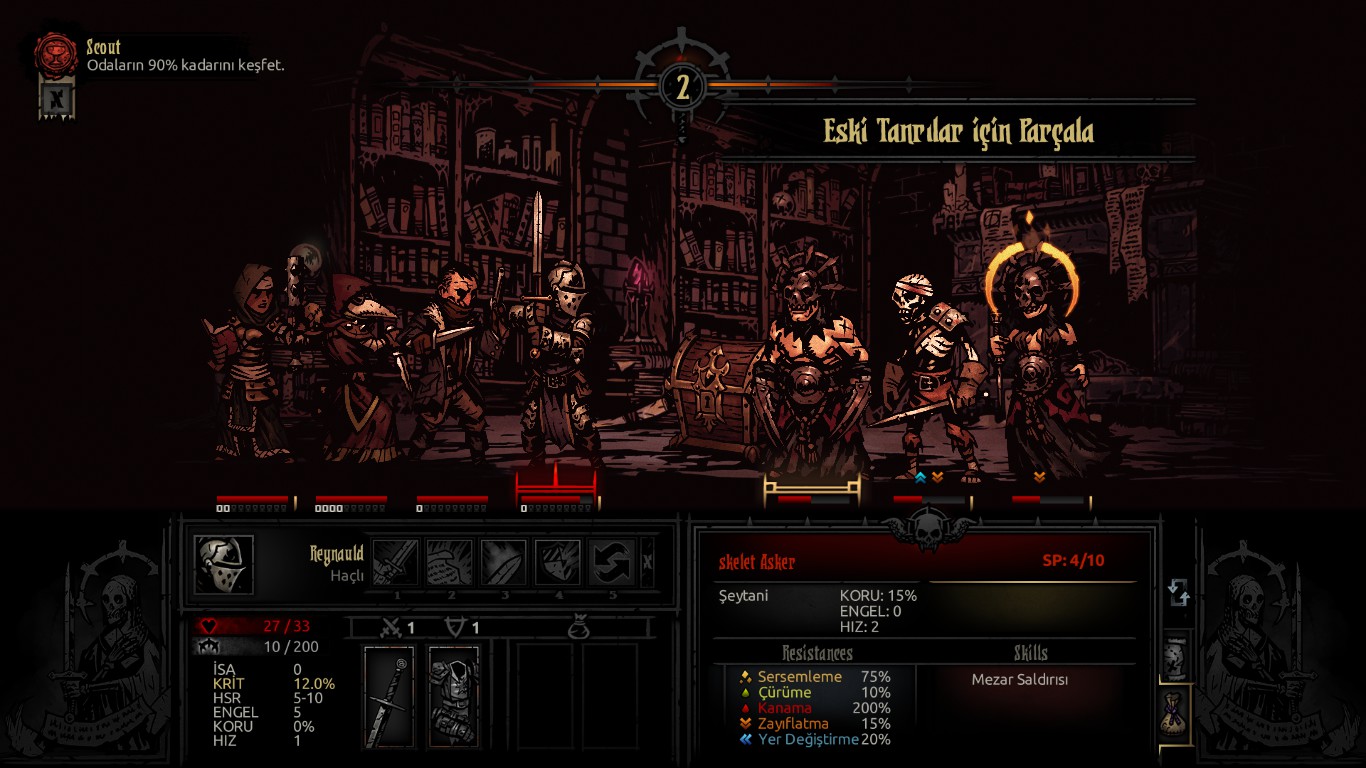The image size is (1366, 768).
Task: Use the Smite sword skill
Action: tap(396, 562)
